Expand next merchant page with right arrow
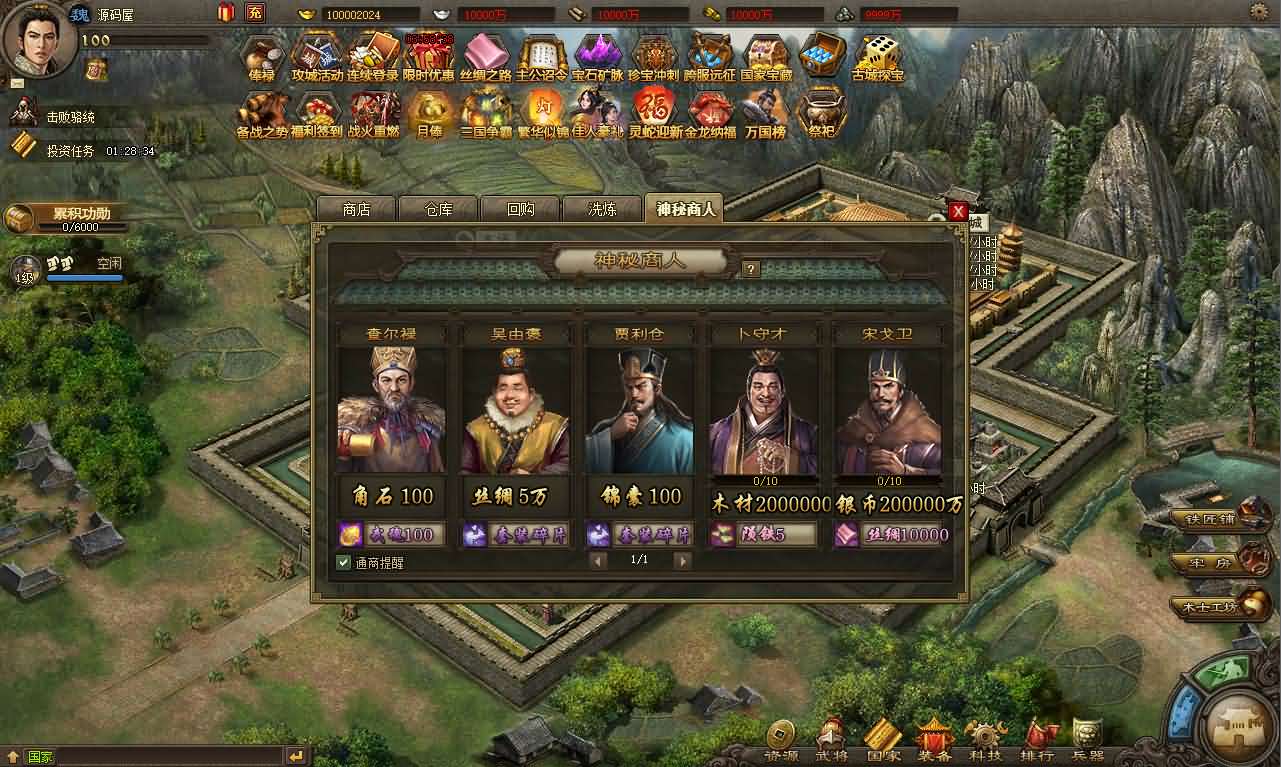1281x767 pixels. click(683, 561)
